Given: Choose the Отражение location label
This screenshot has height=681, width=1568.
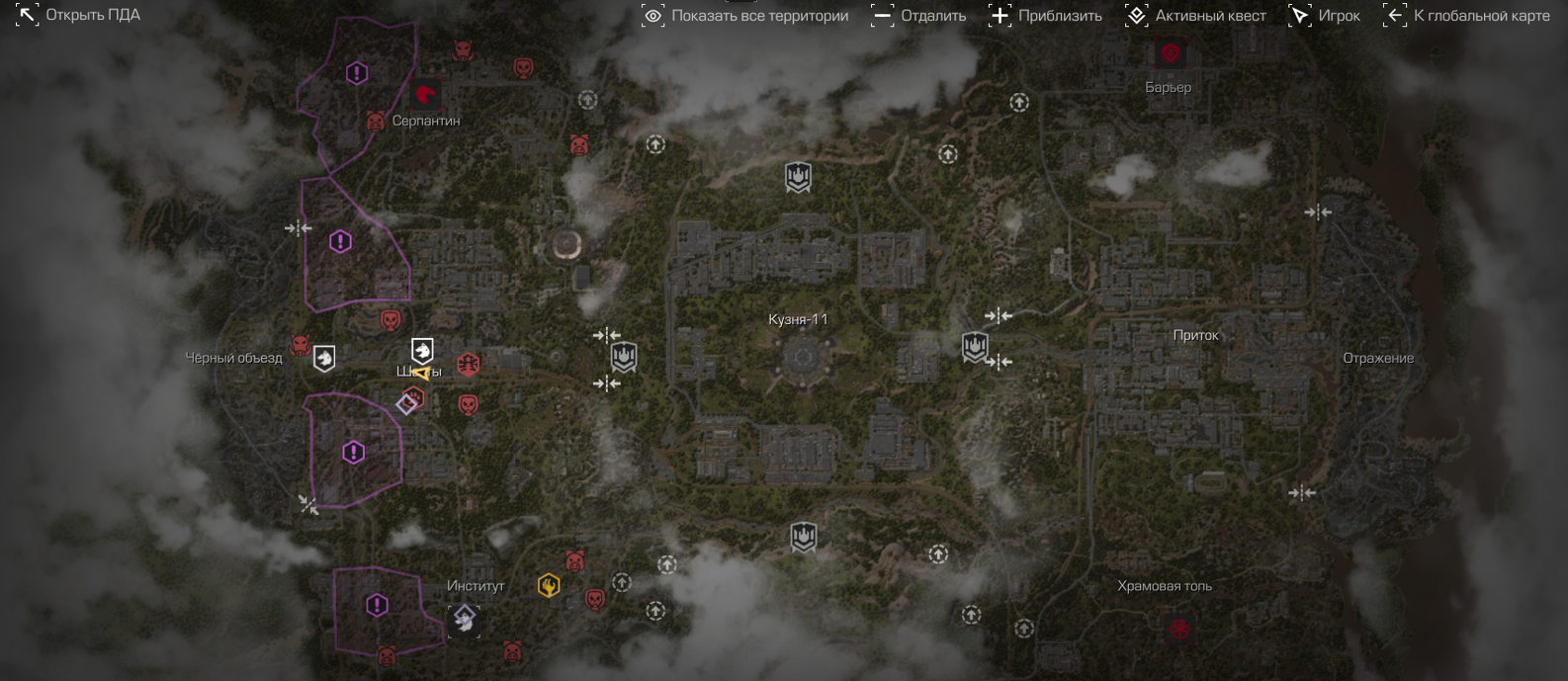Looking at the screenshot, I should click(1377, 358).
